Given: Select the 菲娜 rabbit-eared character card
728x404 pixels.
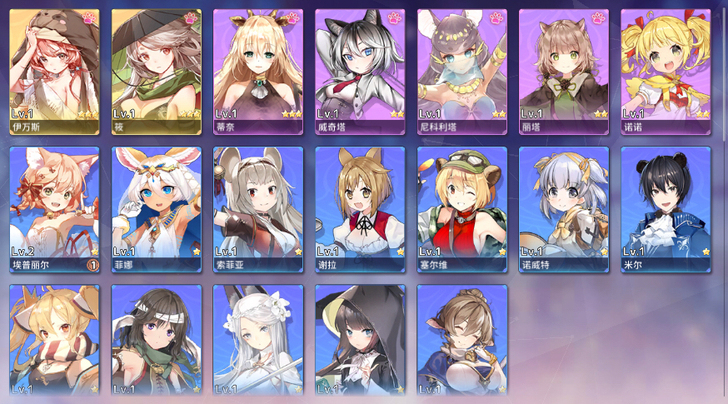Looking at the screenshot, I should [156, 208].
